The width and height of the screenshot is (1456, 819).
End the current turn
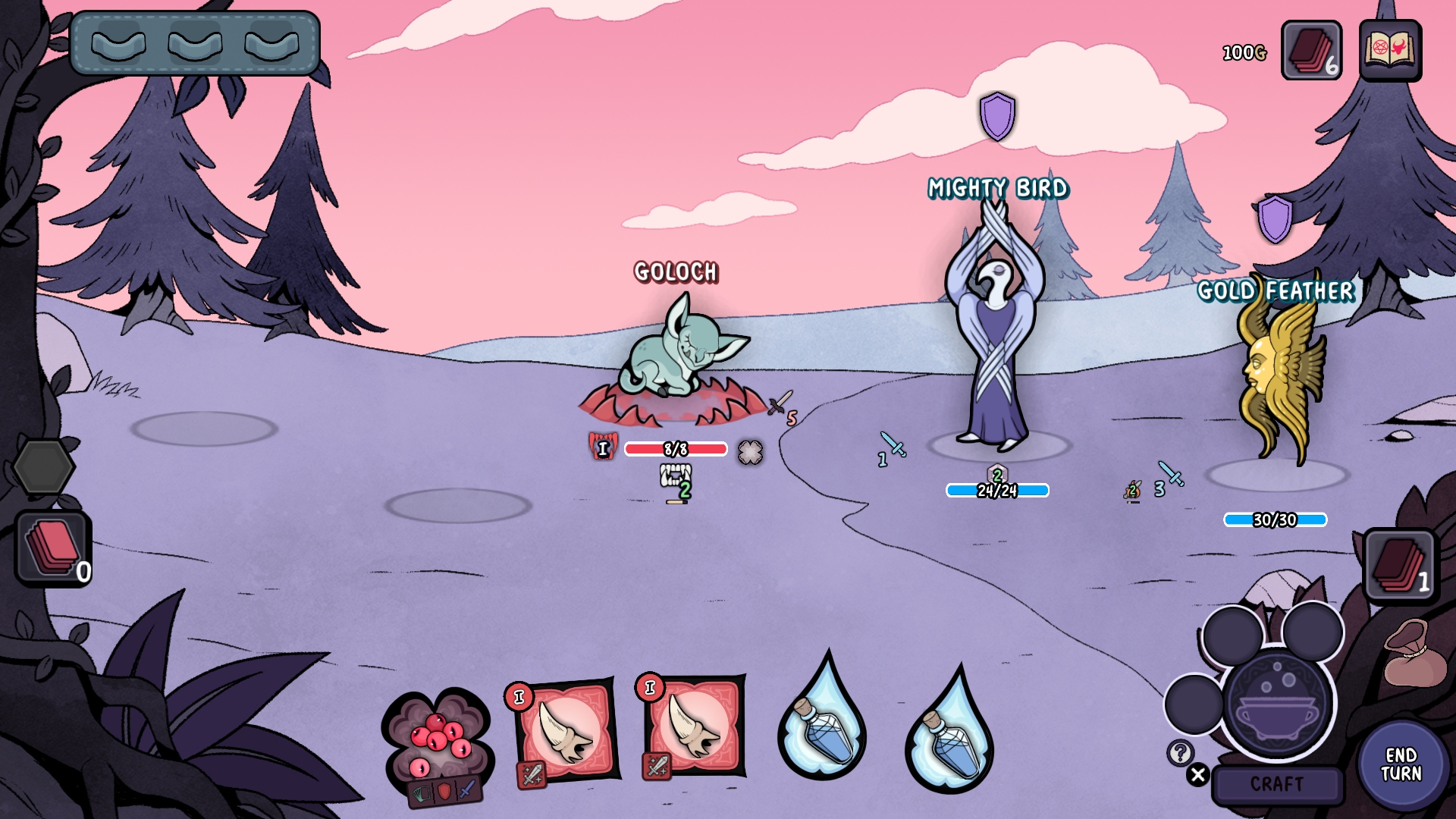(1401, 764)
